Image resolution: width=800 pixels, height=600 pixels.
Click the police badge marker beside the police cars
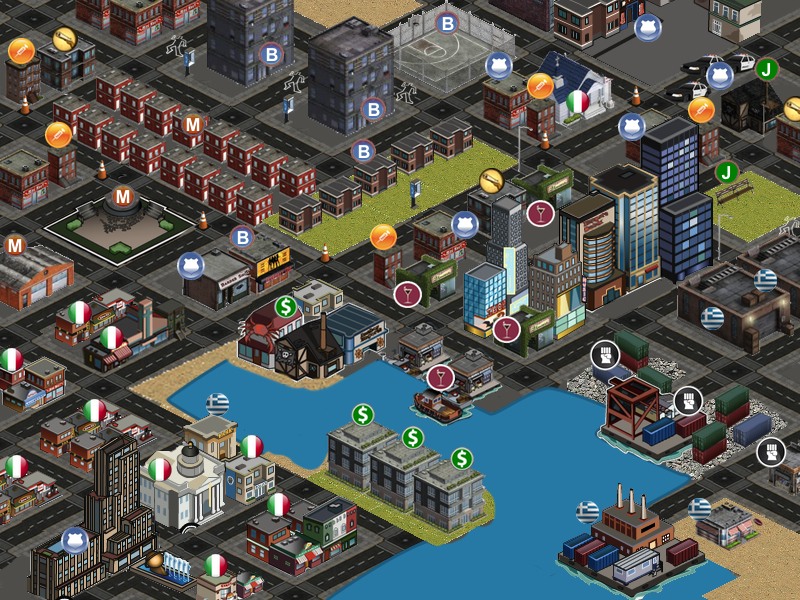click(719, 76)
